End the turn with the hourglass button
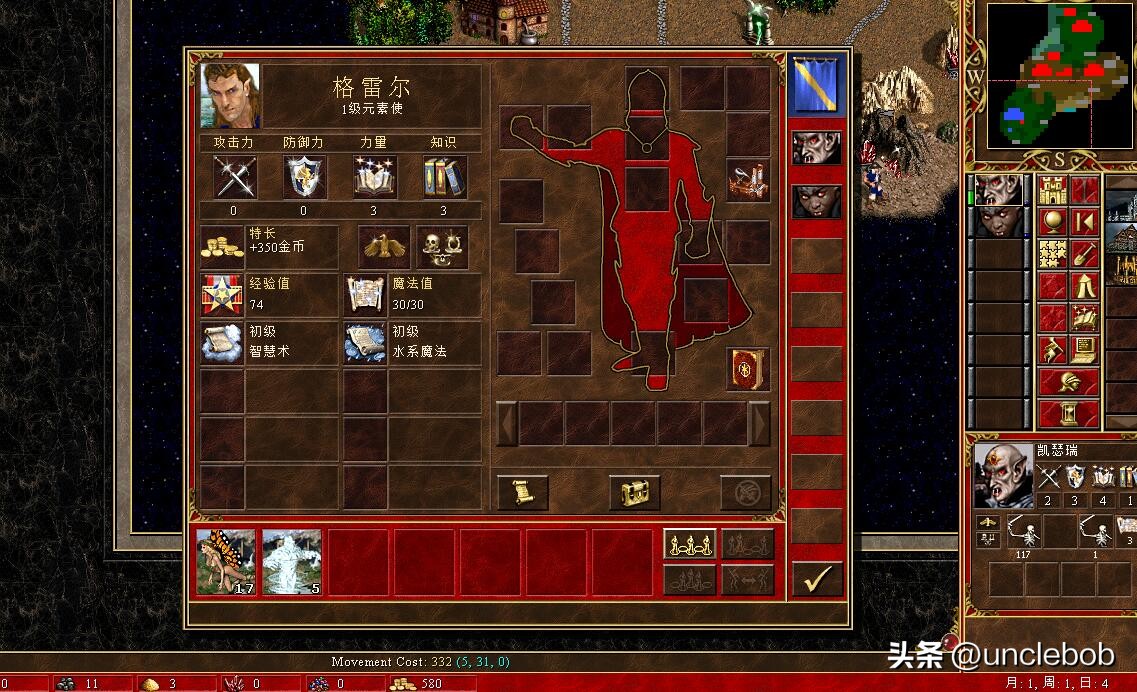The image size is (1137, 692). click(x=1068, y=412)
